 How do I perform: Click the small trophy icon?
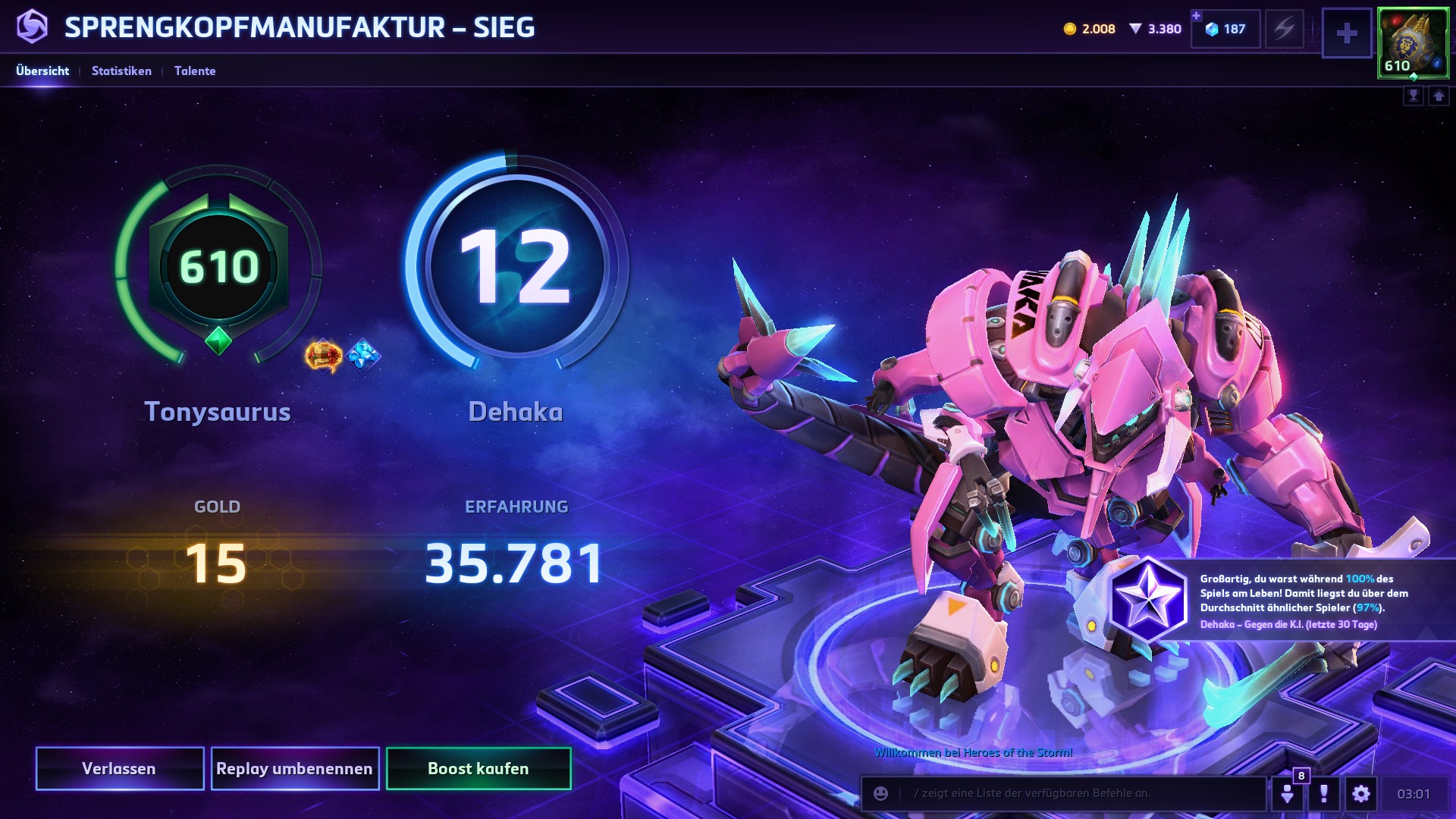point(1414,96)
